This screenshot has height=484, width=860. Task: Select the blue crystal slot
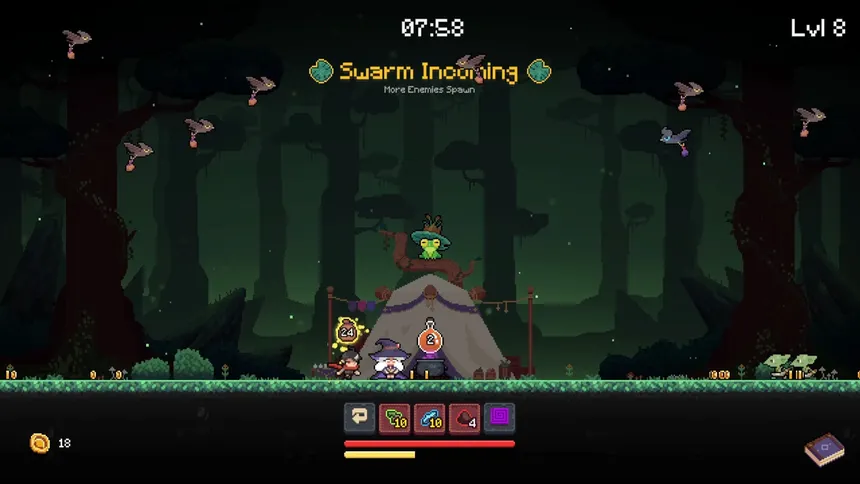pyautogui.click(x=429, y=418)
